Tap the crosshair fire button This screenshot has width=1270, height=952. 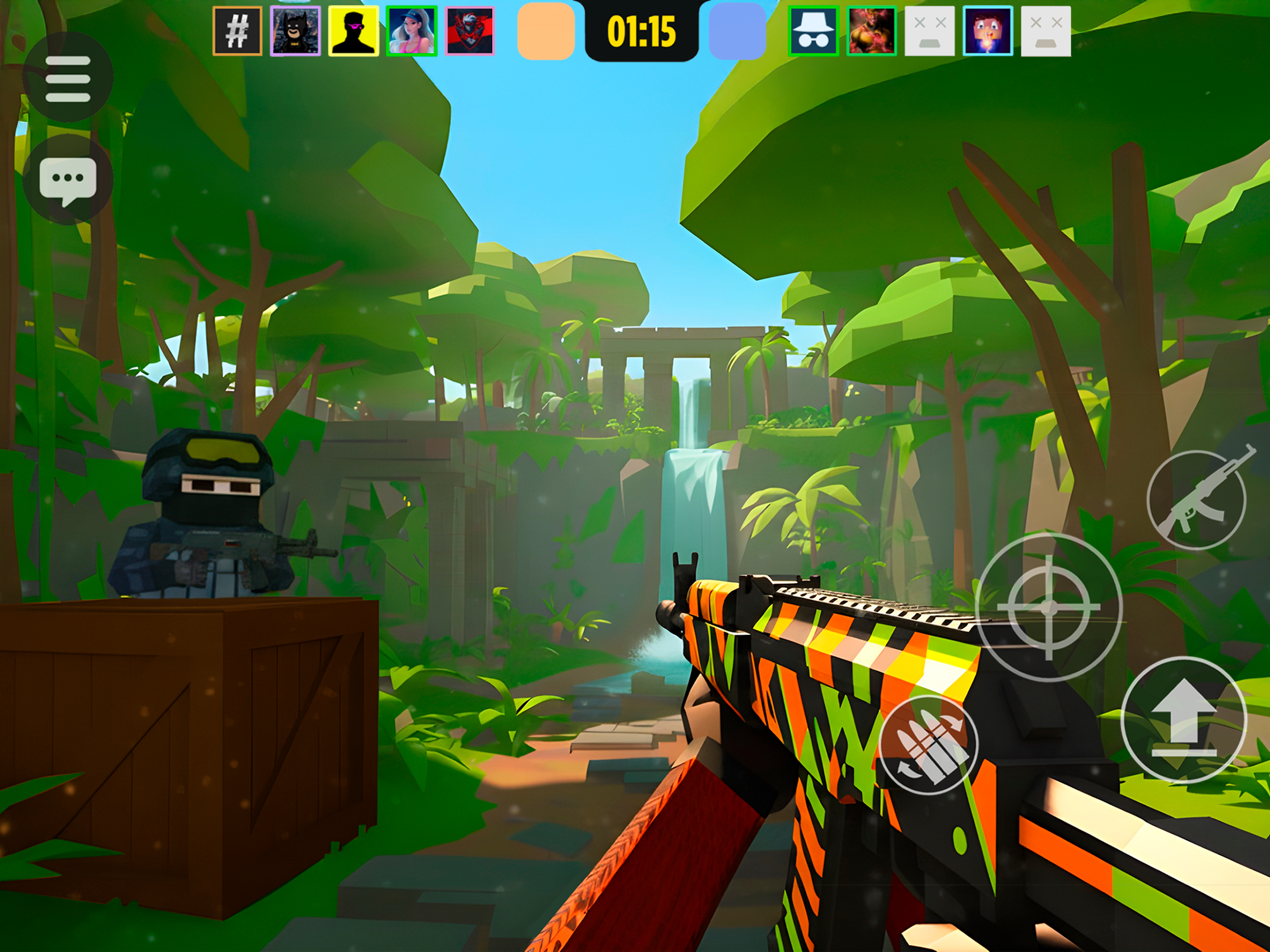coord(1048,607)
